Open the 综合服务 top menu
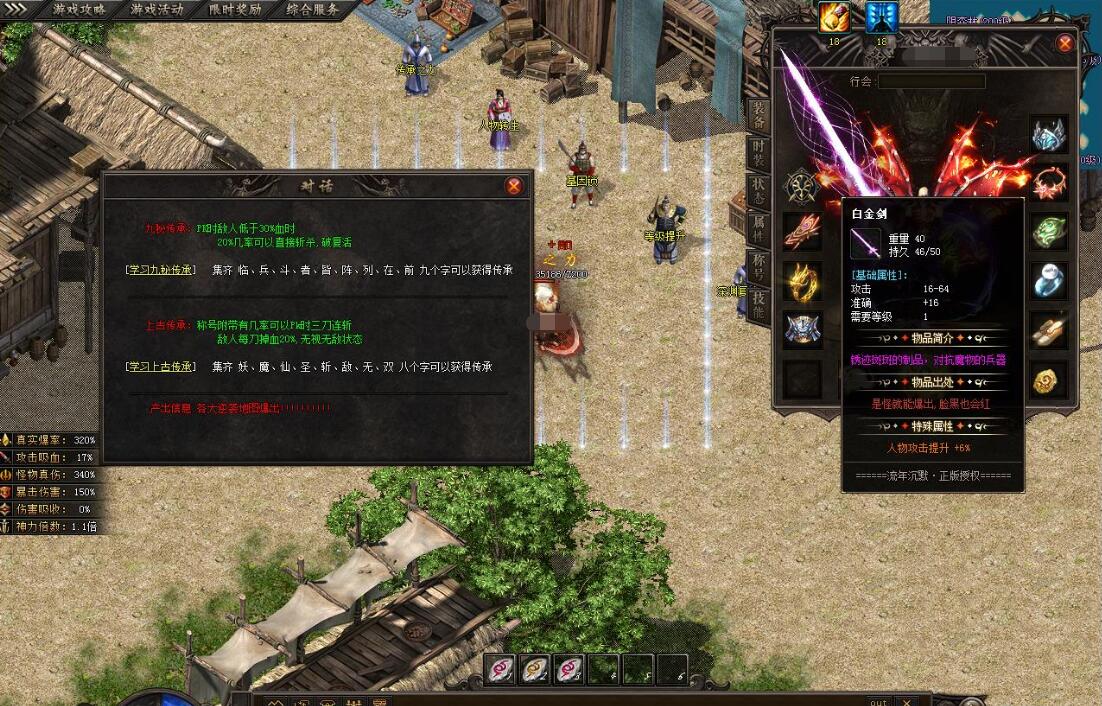 (313, 10)
